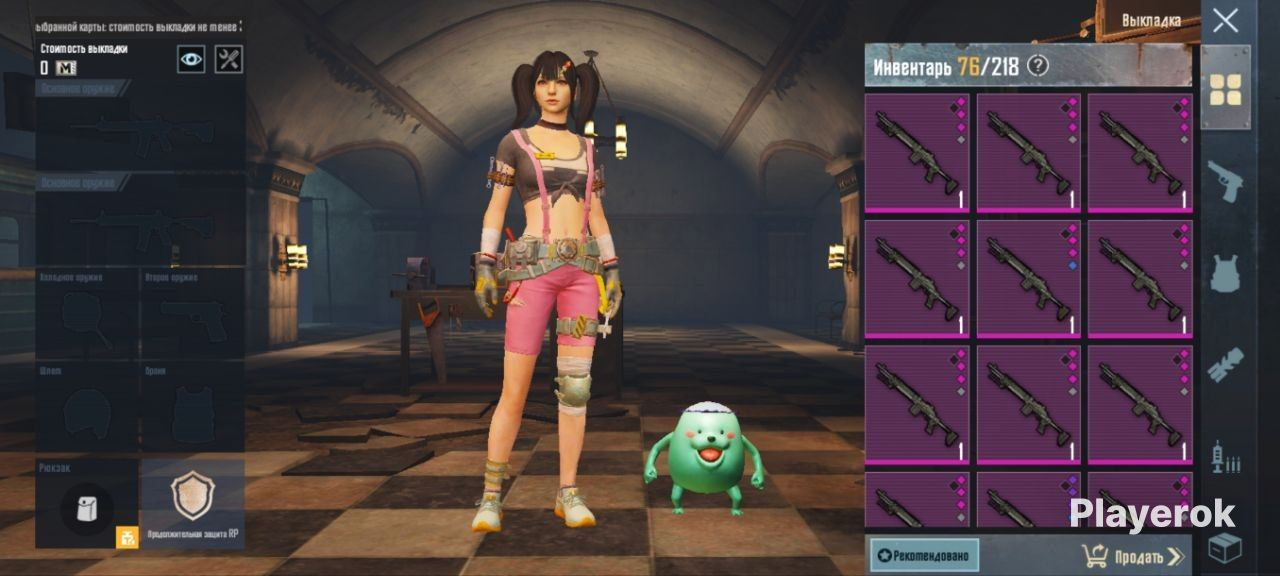Open the Продать sell option

(1133, 556)
